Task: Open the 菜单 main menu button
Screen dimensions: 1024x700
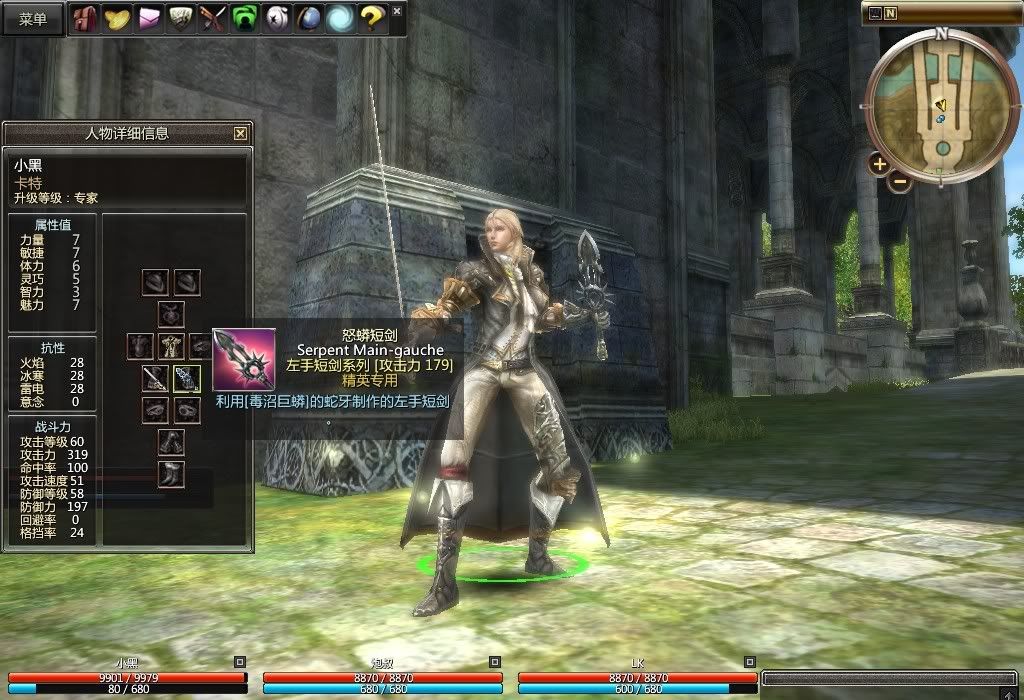Action: [33, 20]
